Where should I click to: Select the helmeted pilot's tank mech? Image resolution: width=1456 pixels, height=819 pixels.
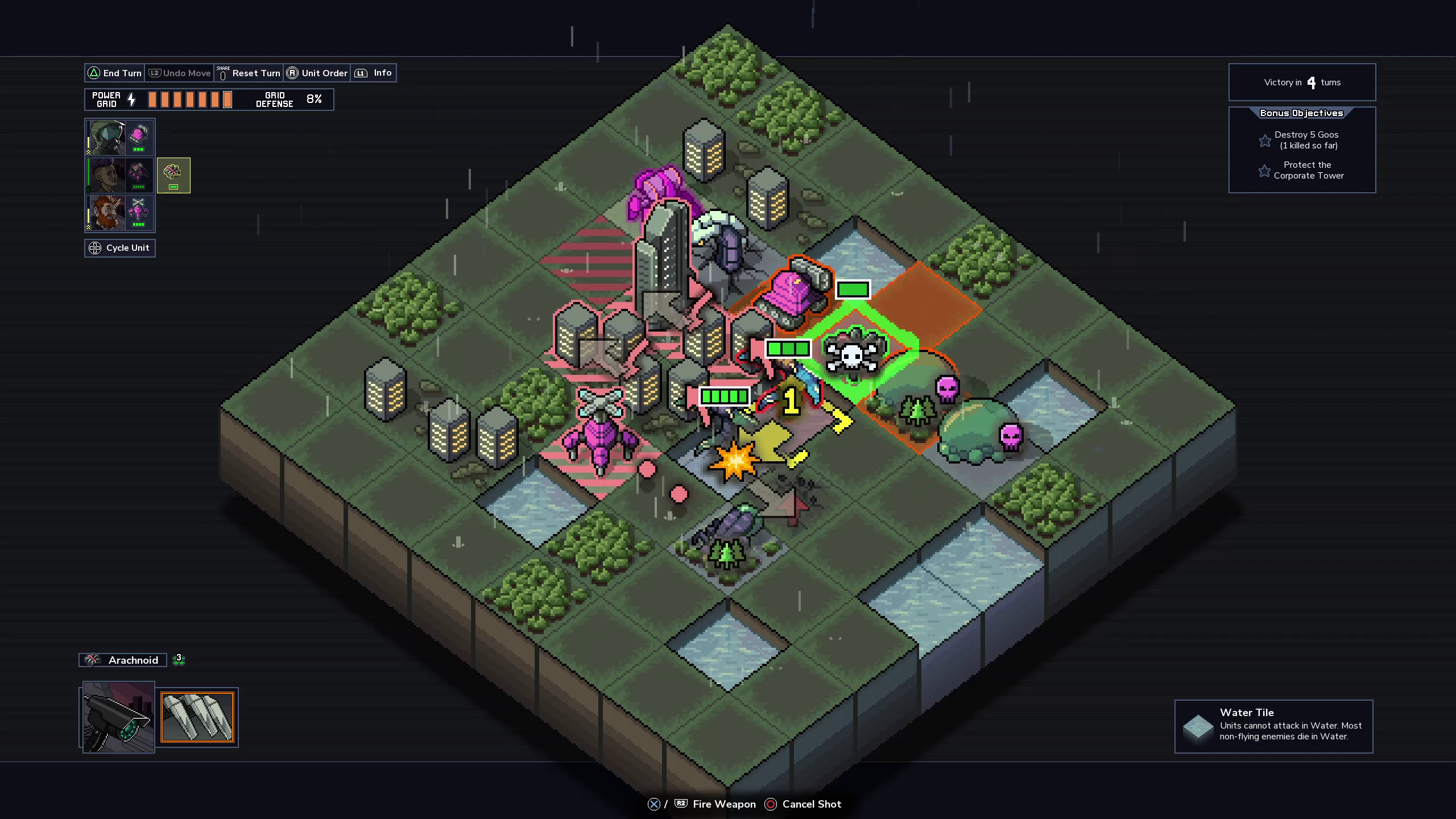click(x=120, y=138)
